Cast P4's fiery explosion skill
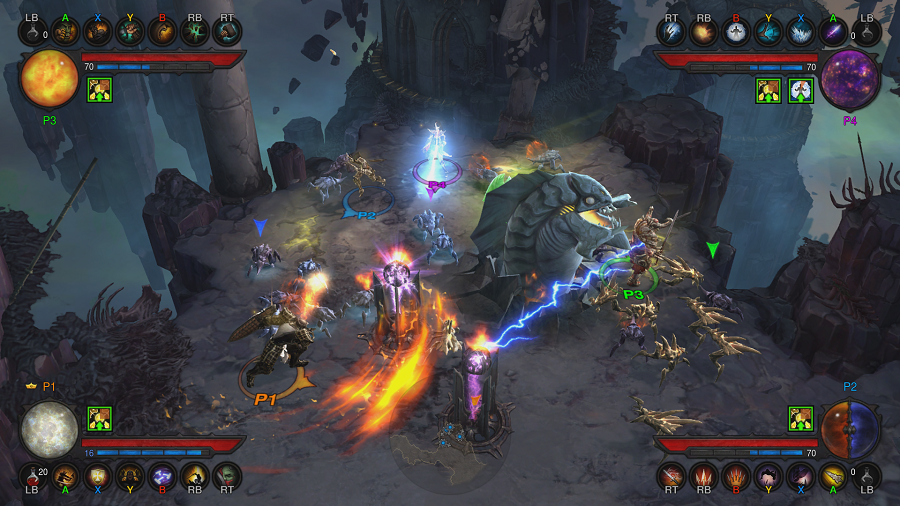The width and height of the screenshot is (900, 506). 703,33
